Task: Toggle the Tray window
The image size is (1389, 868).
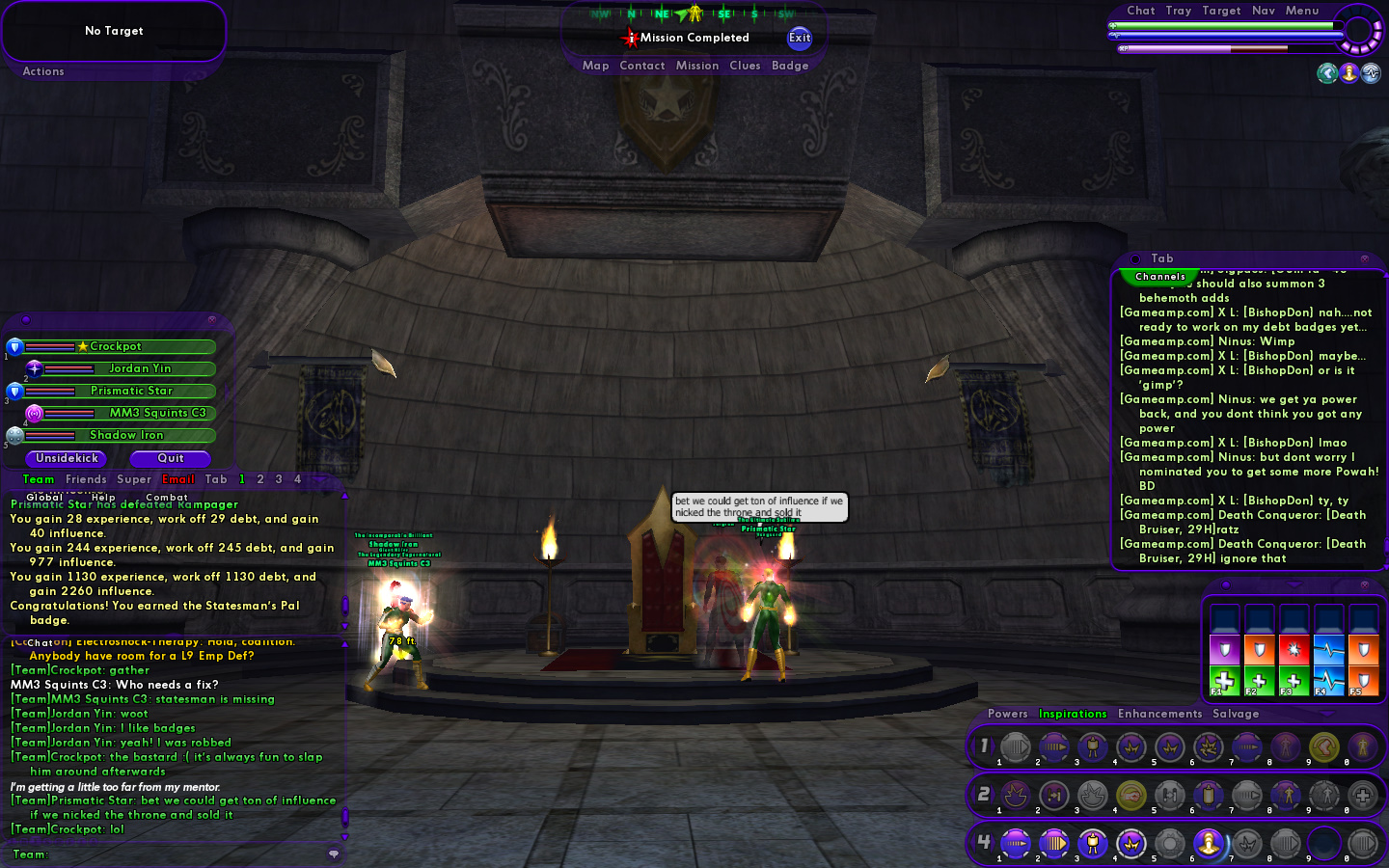Action: coord(1178,11)
